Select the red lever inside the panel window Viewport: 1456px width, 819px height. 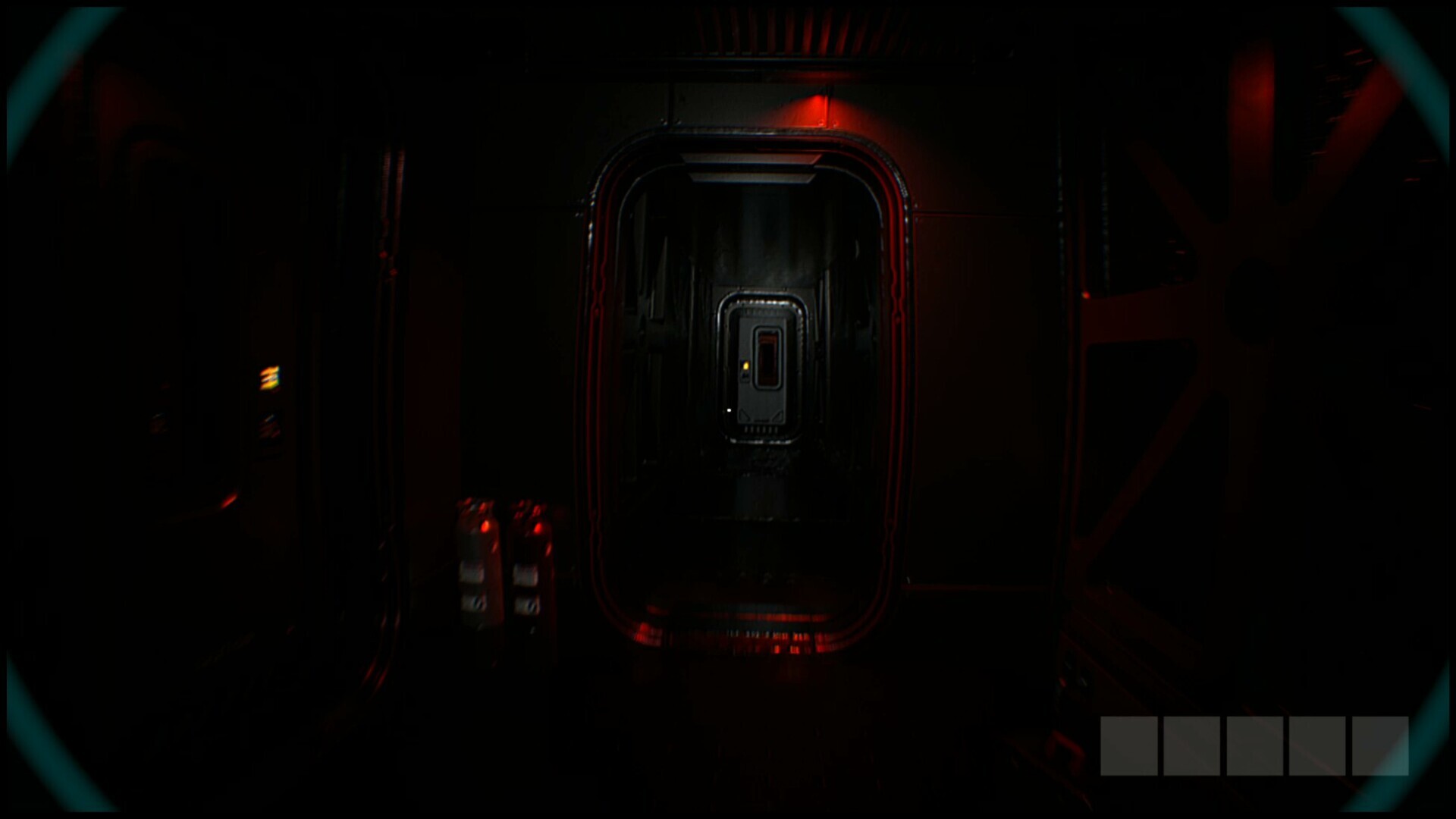[x=768, y=355]
